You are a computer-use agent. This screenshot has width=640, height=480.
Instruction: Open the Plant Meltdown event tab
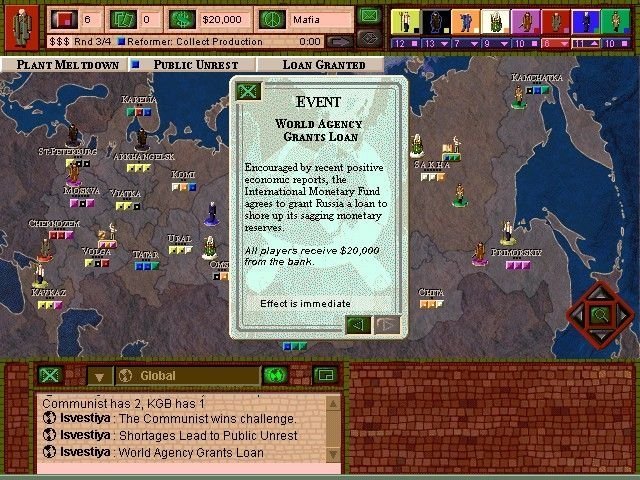[x=66, y=65]
